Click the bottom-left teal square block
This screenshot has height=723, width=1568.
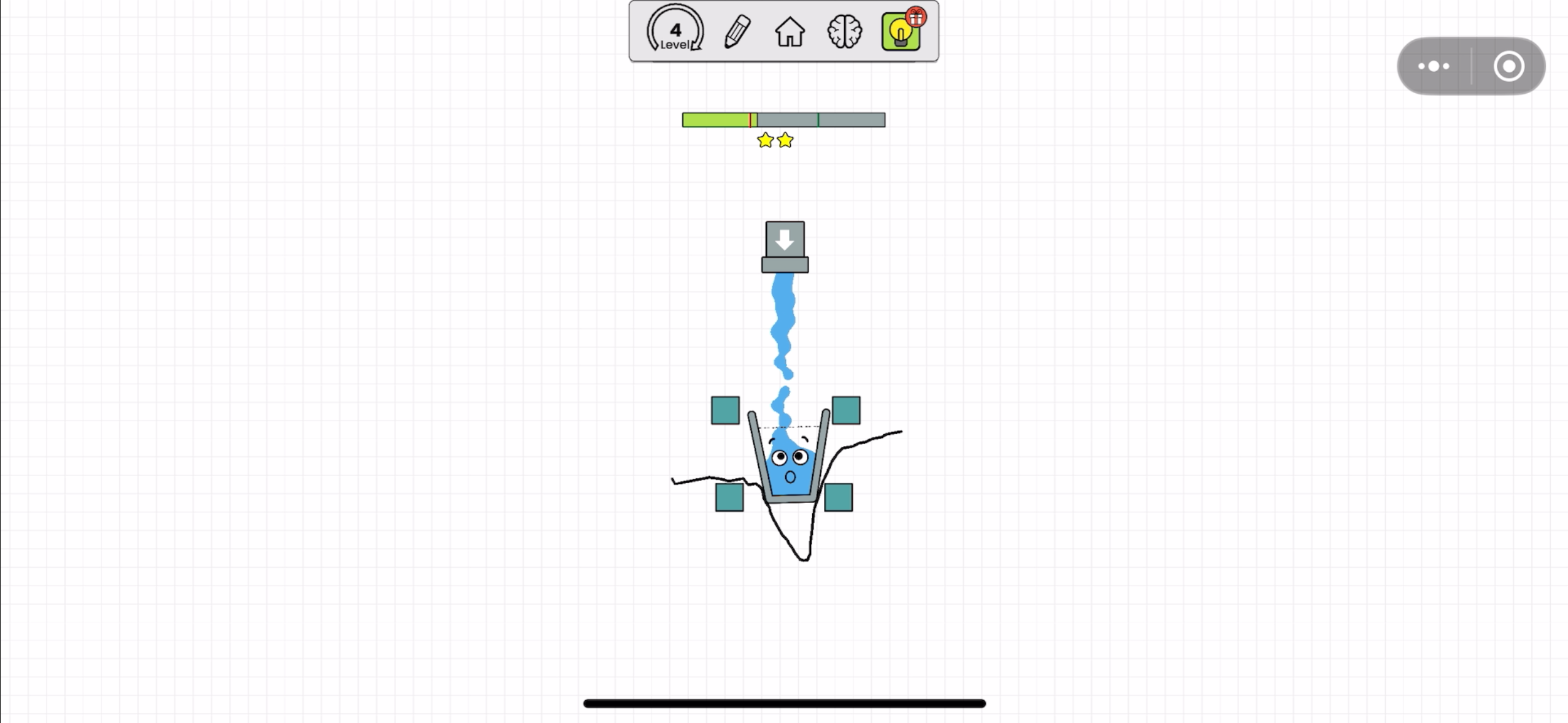(729, 498)
